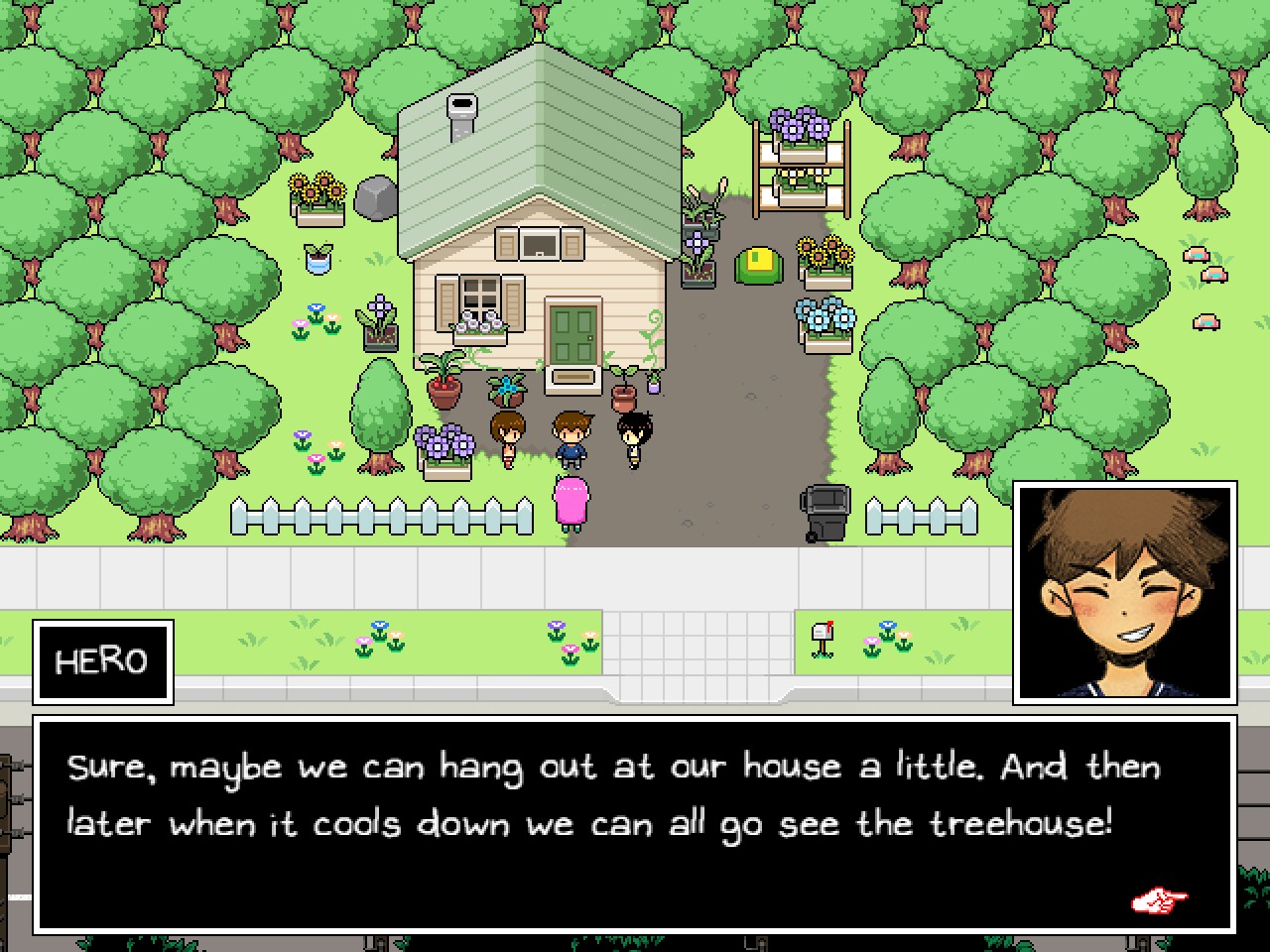
Task: Click the HERO name plate
Action: click(102, 659)
